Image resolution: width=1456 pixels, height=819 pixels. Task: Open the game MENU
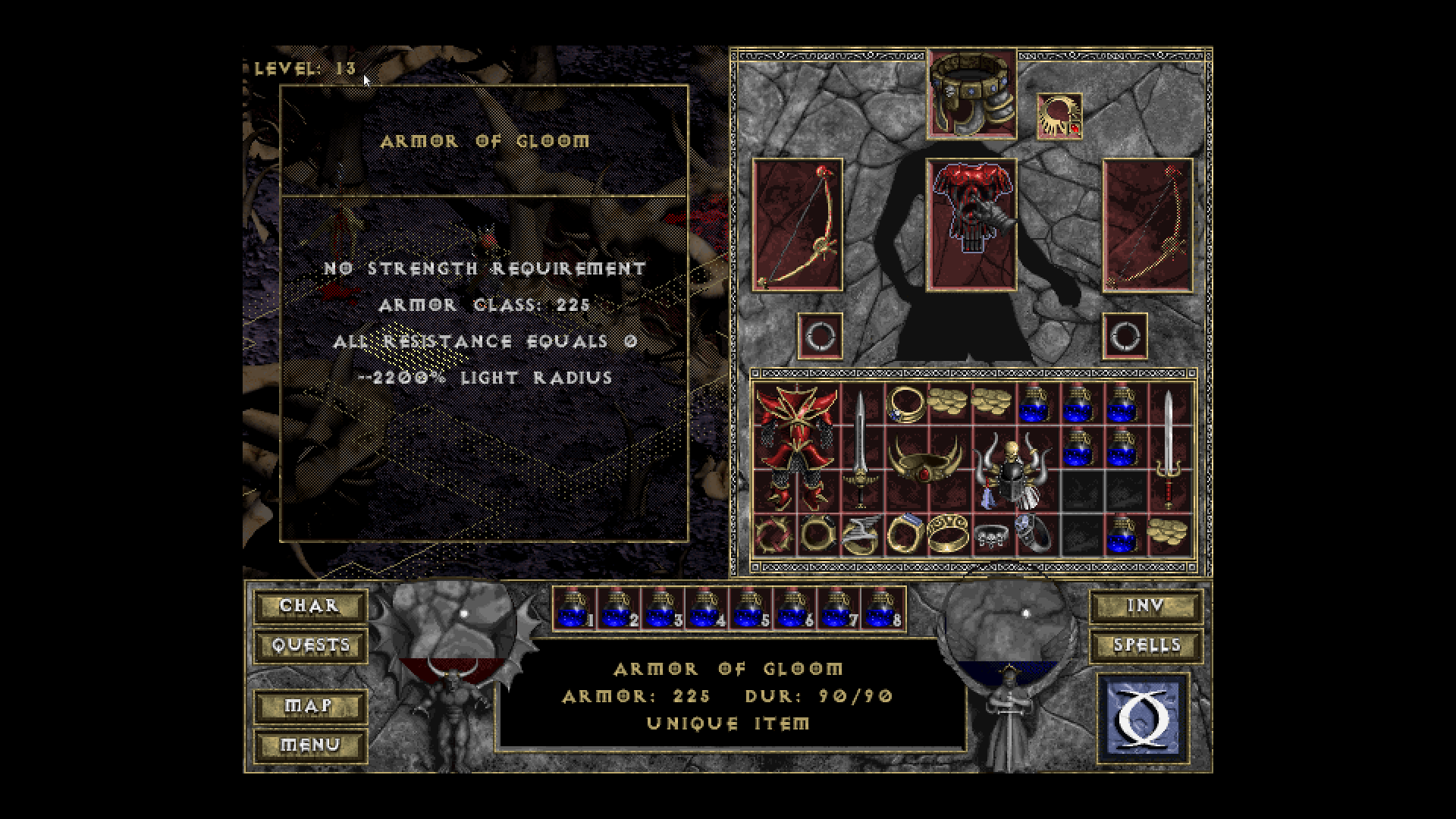click(309, 745)
